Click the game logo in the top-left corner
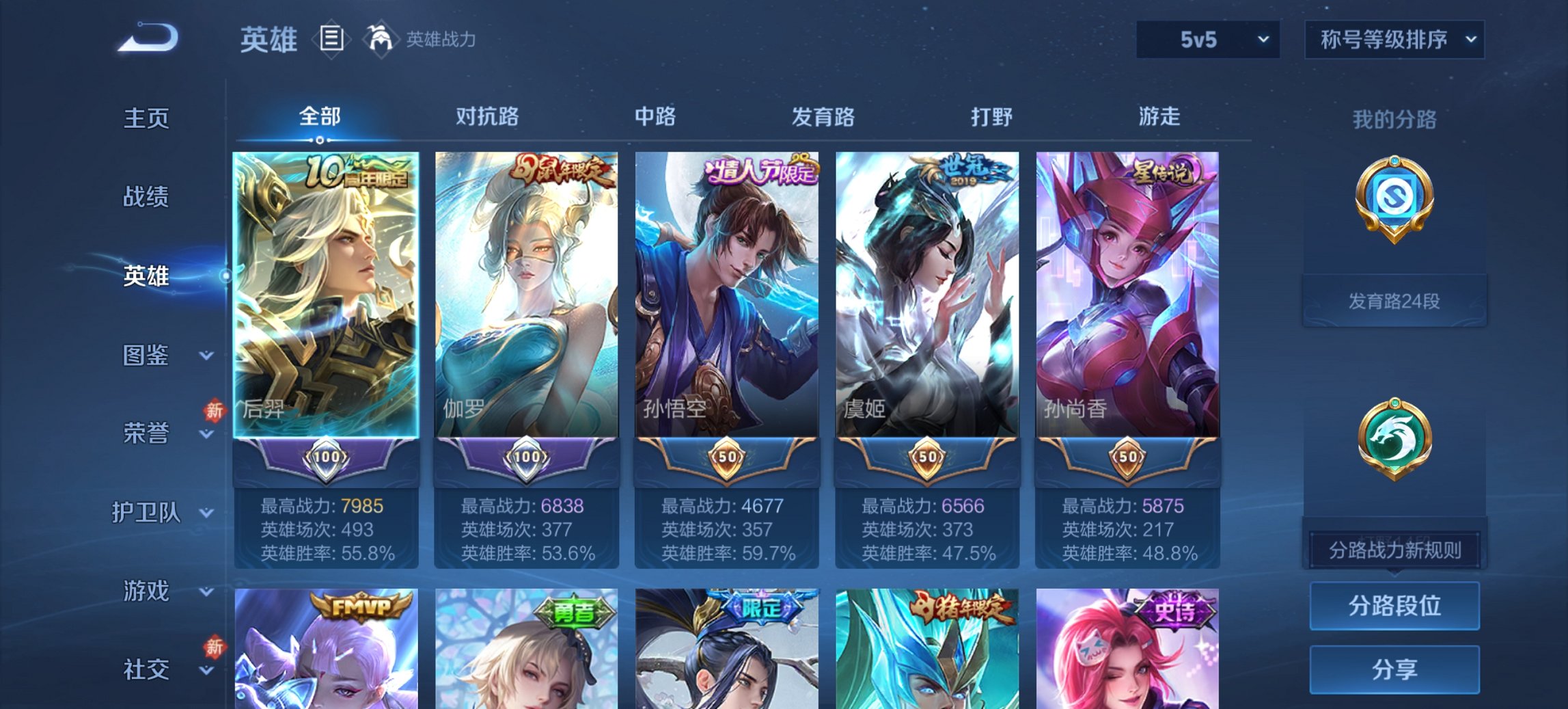Image resolution: width=1568 pixels, height=709 pixels. click(147, 38)
